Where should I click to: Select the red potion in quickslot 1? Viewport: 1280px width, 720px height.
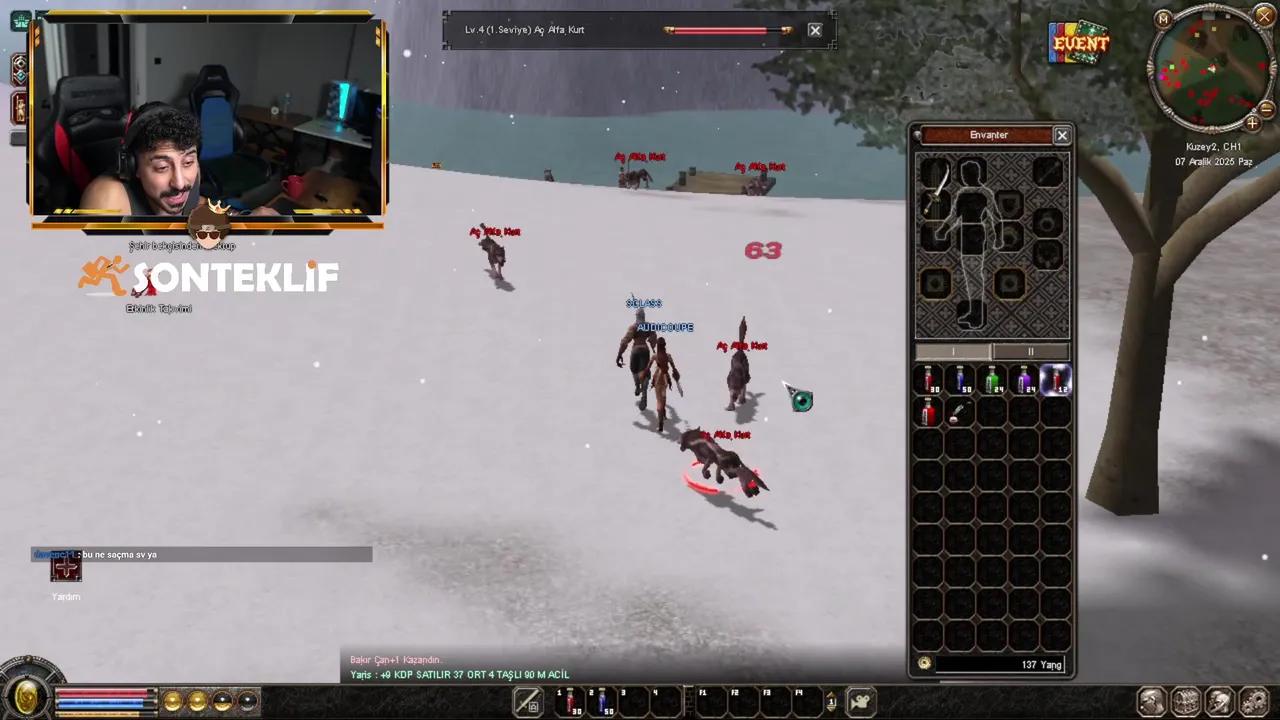tap(570, 700)
